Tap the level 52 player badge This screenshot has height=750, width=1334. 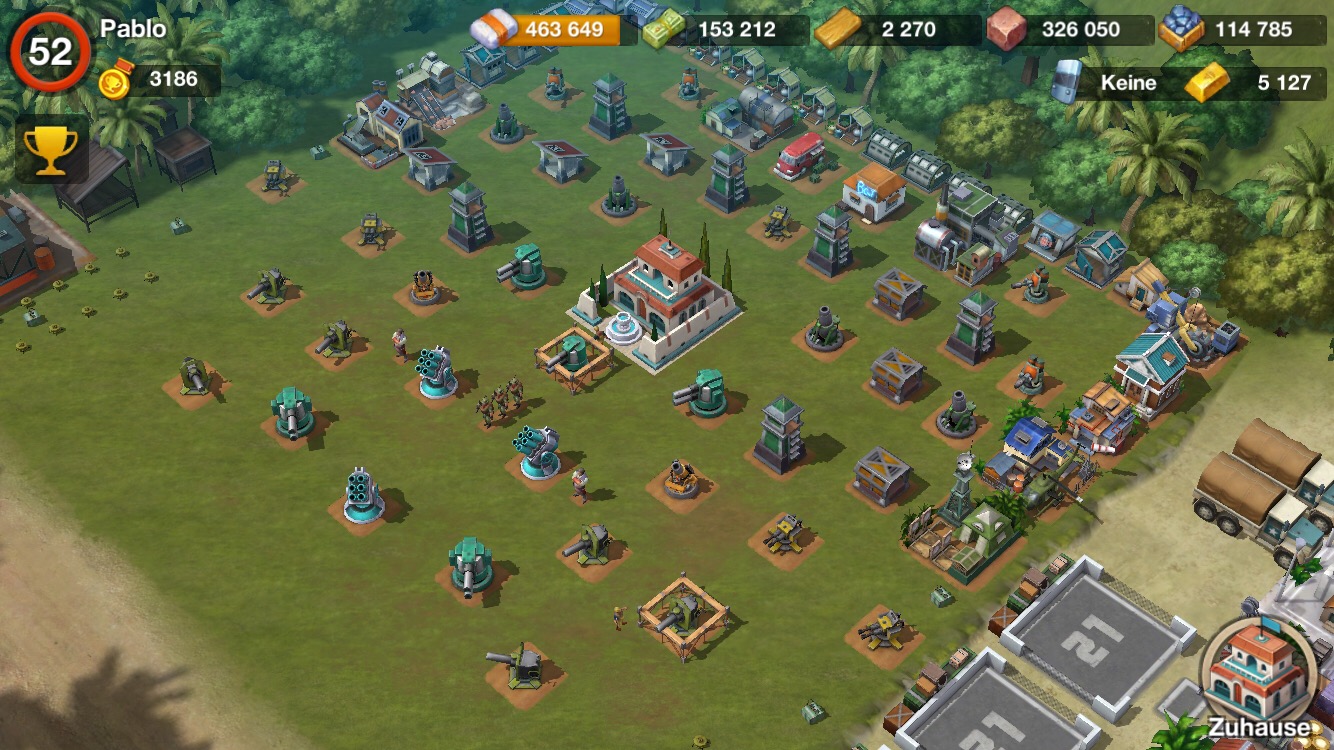(x=50, y=50)
